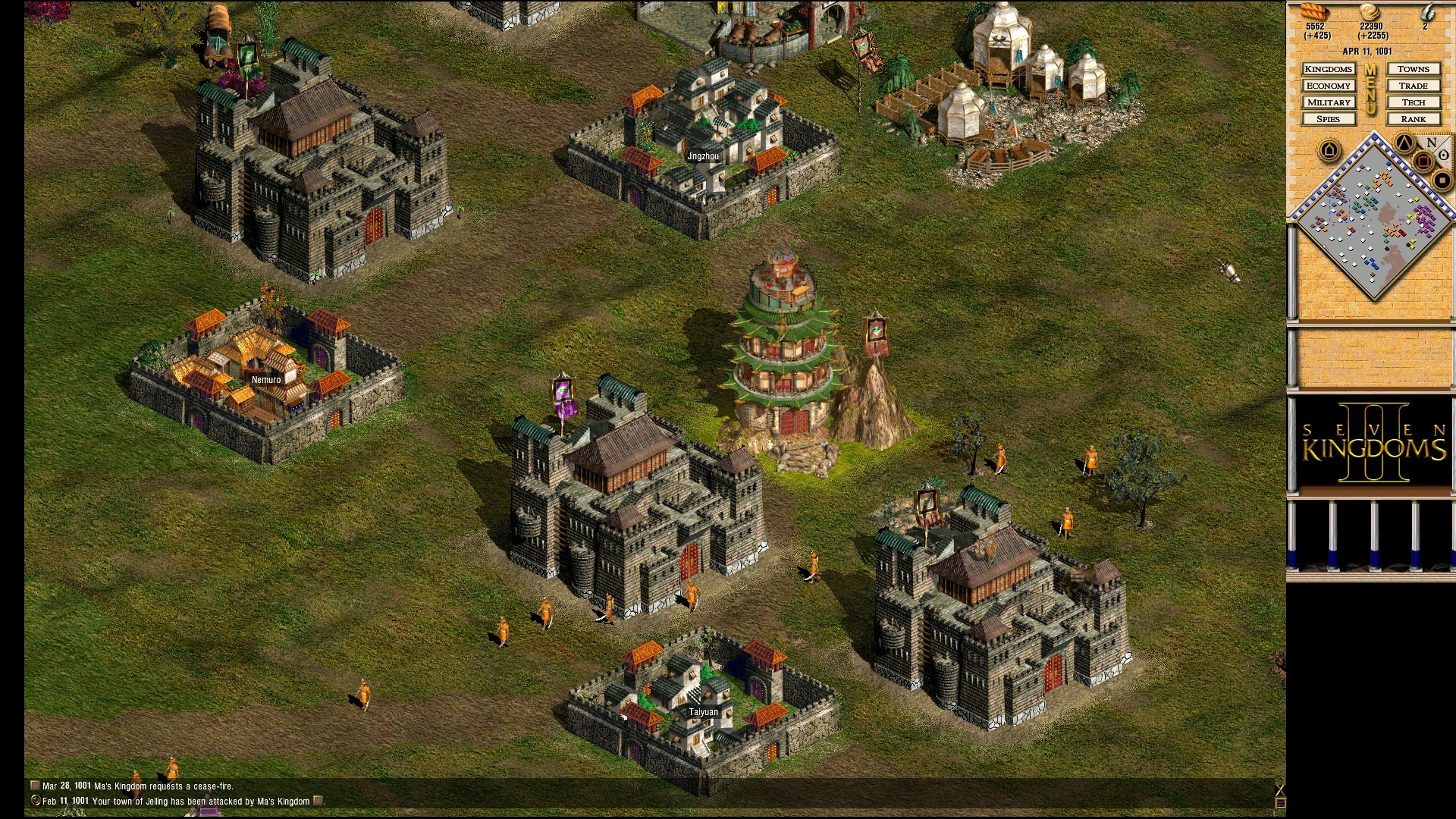
Task: Click the small square minimap zoom icon
Action: point(1442,180)
